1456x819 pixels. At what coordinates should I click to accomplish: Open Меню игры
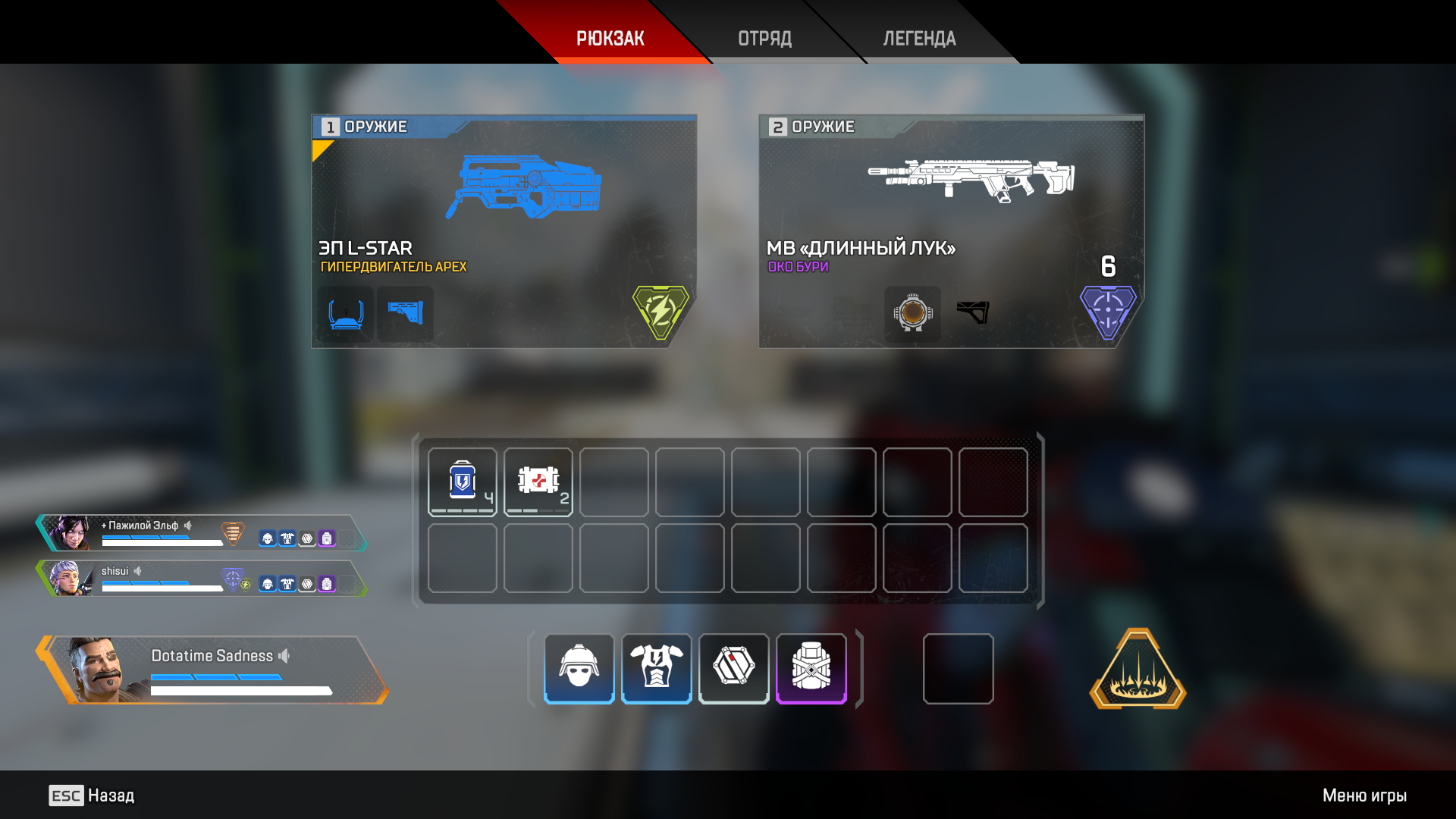pos(1364,795)
